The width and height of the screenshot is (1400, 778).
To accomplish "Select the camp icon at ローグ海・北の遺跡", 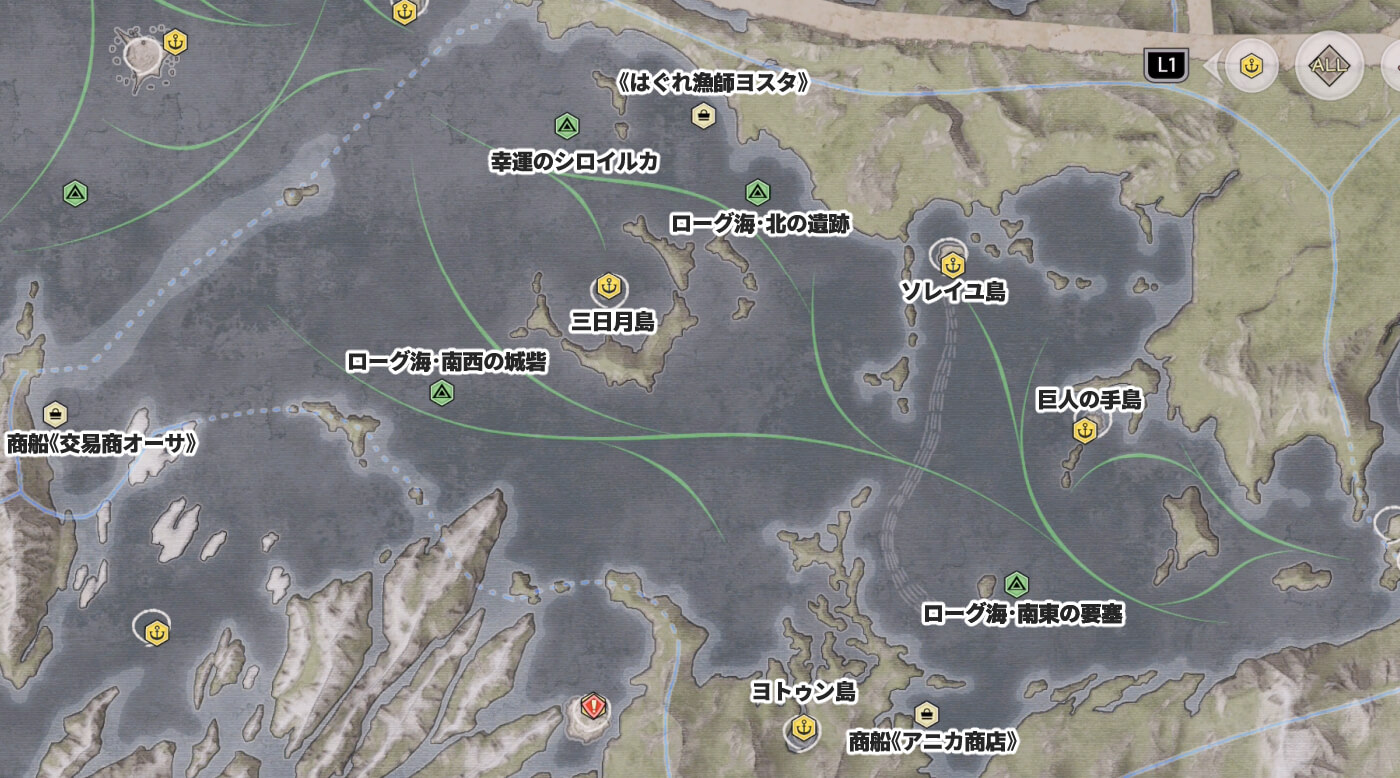I will [758, 190].
